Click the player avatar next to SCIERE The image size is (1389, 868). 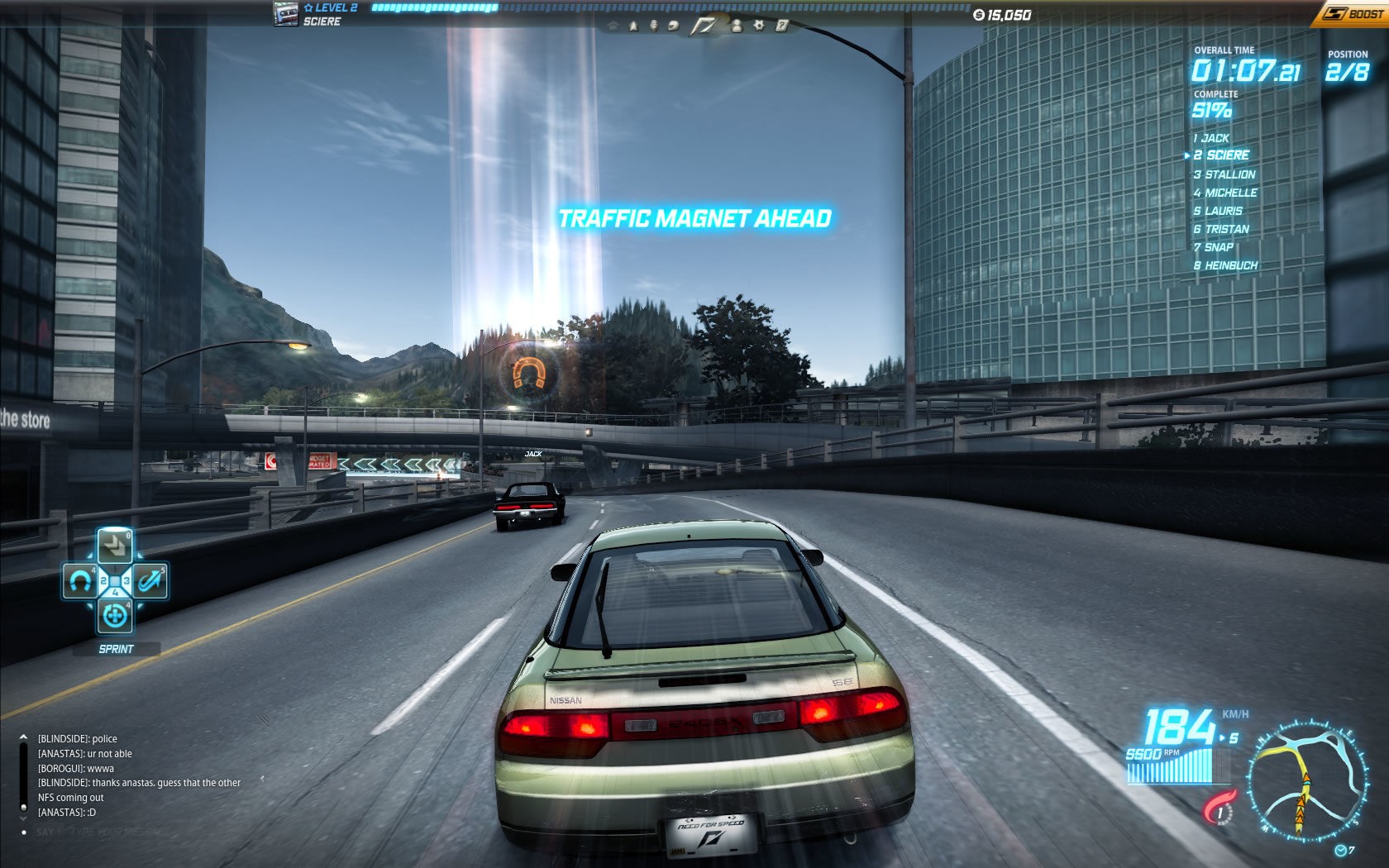[286, 14]
